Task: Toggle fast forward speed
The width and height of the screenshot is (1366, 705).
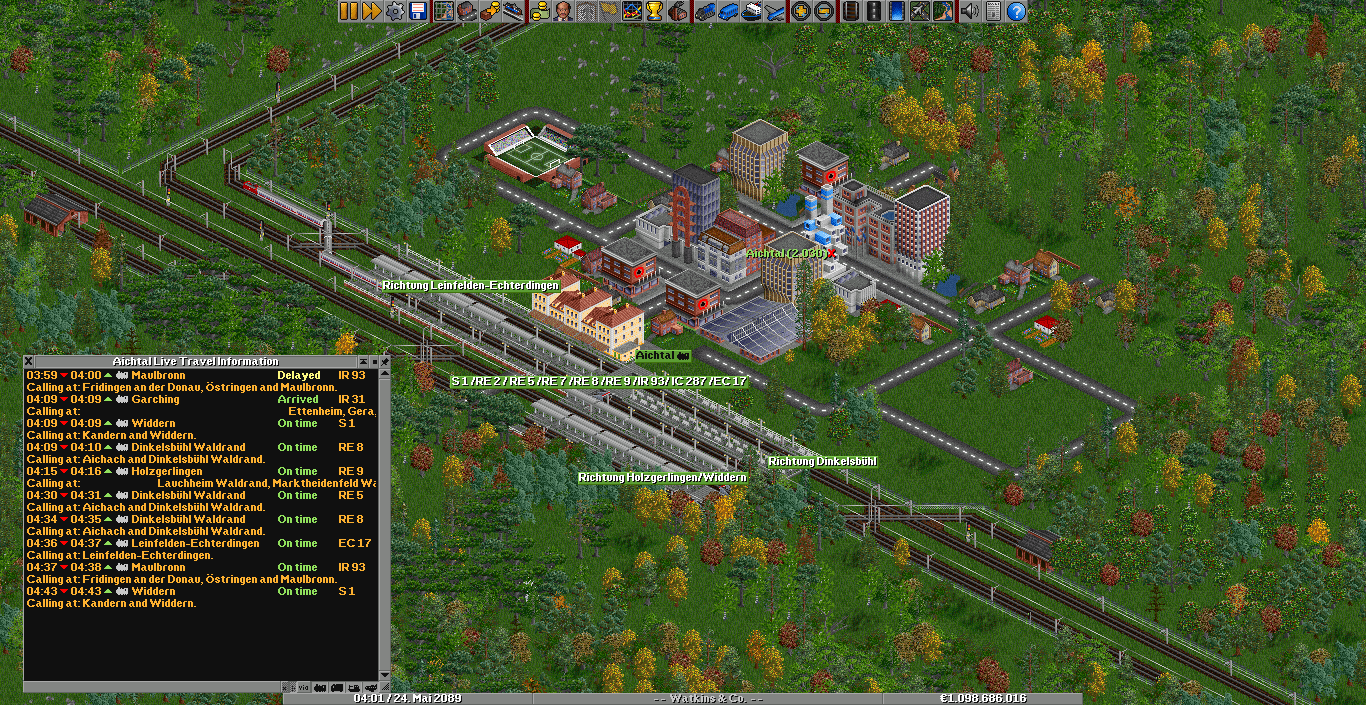Action: click(x=371, y=11)
